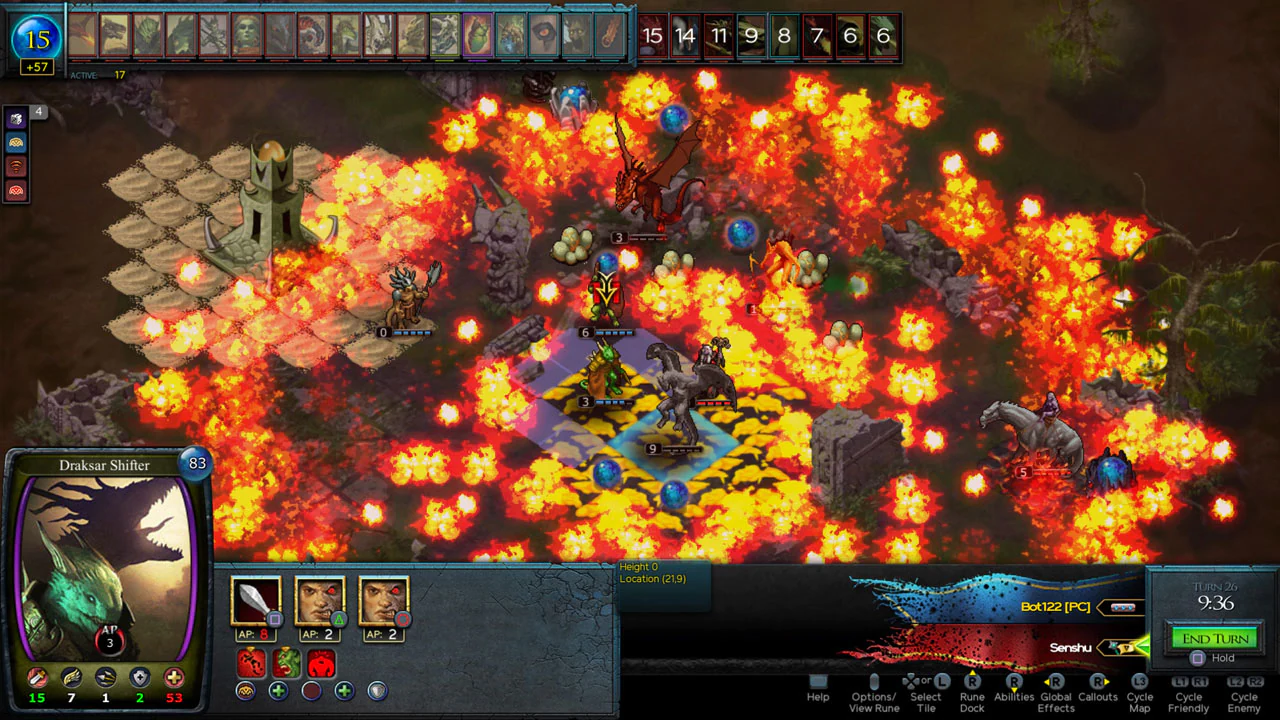Click the red muscular figure ability icon
1280x720 pixels.
[x=320, y=662]
